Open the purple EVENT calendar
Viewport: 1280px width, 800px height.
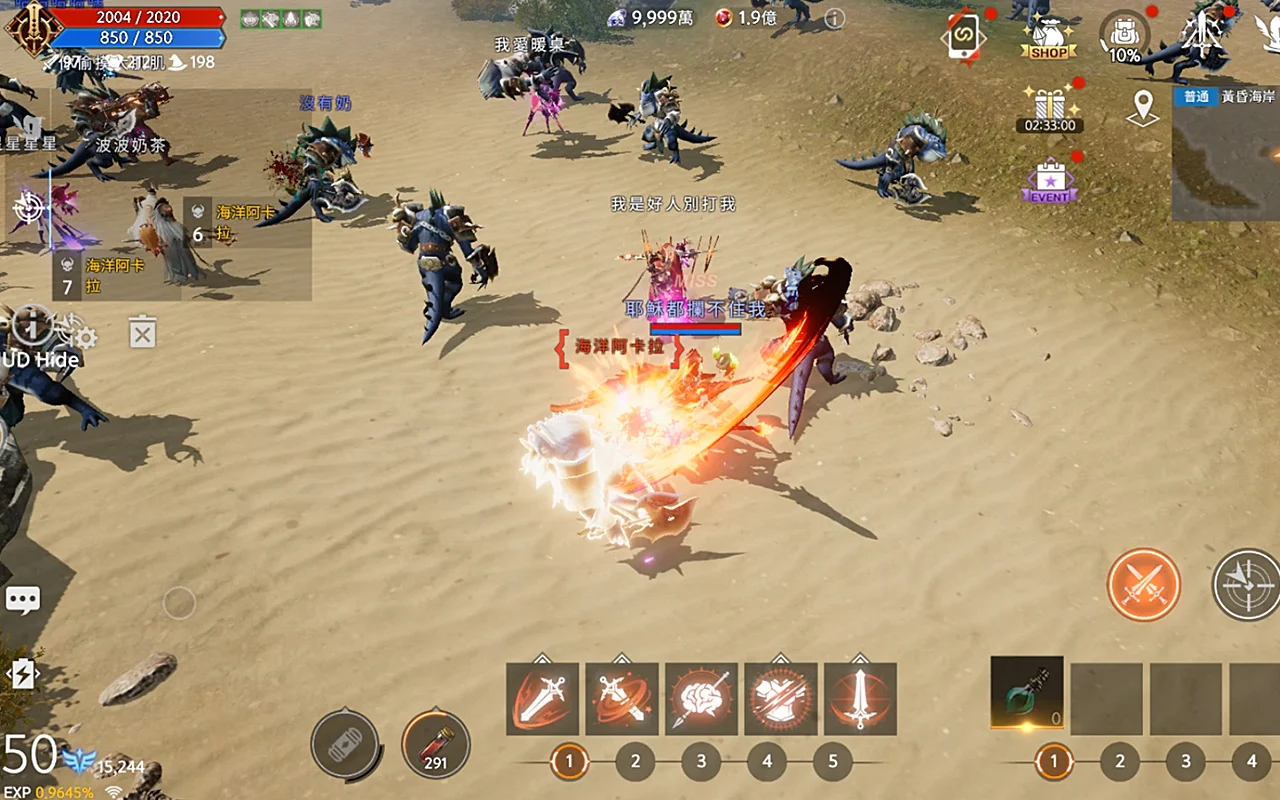pos(1050,183)
